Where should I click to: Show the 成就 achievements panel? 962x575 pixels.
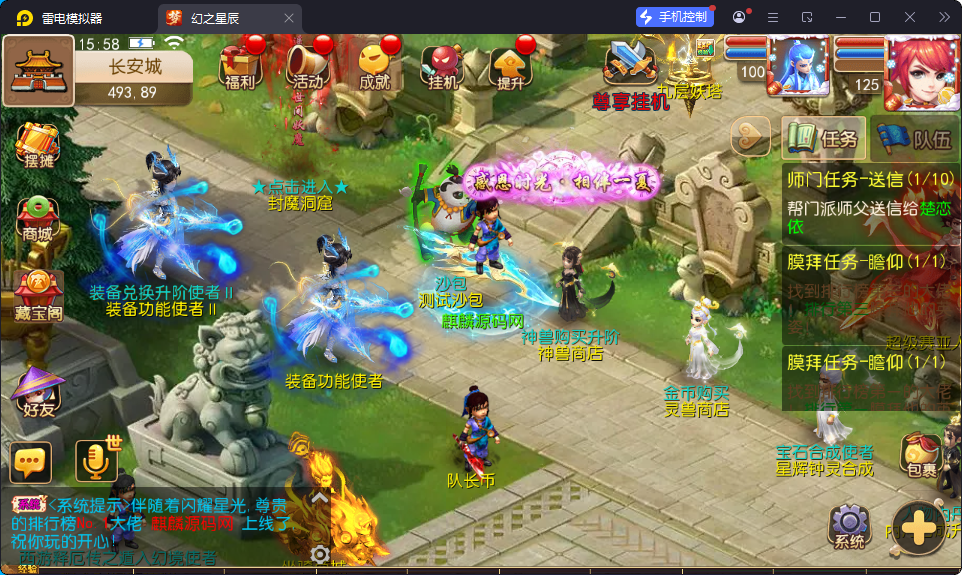[374, 66]
